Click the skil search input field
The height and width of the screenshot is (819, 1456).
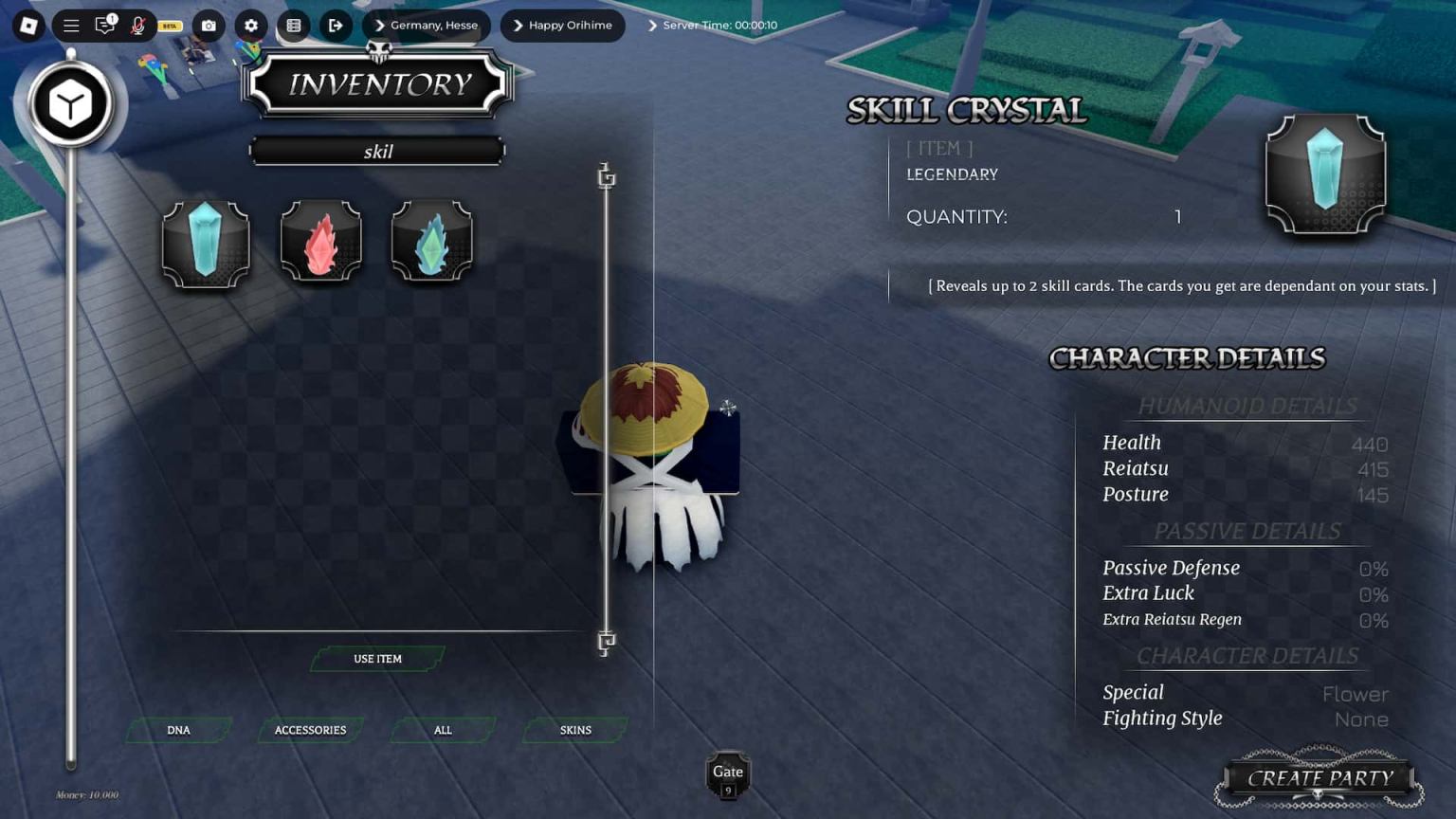pyautogui.click(x=376, y=151)
